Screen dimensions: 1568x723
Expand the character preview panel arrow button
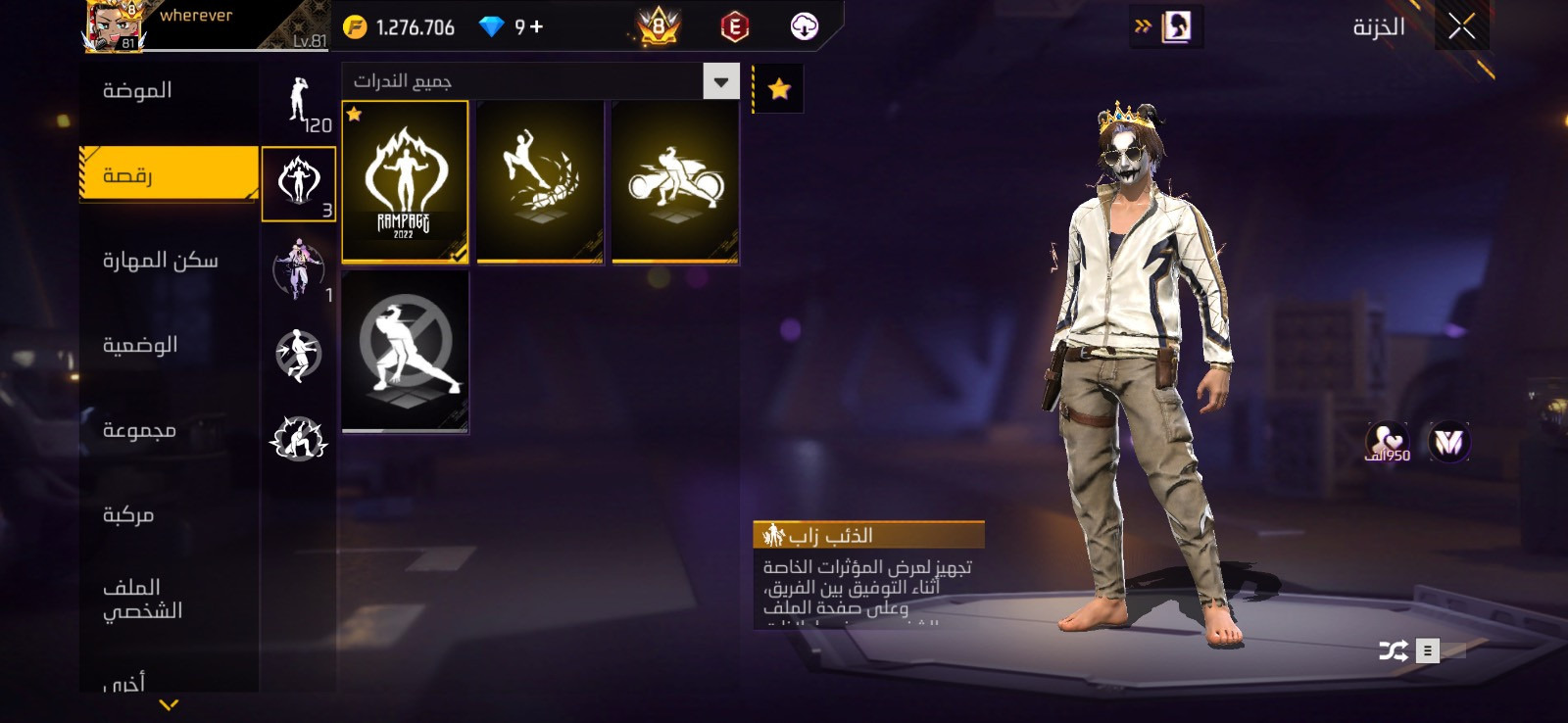click(1165, 26)
